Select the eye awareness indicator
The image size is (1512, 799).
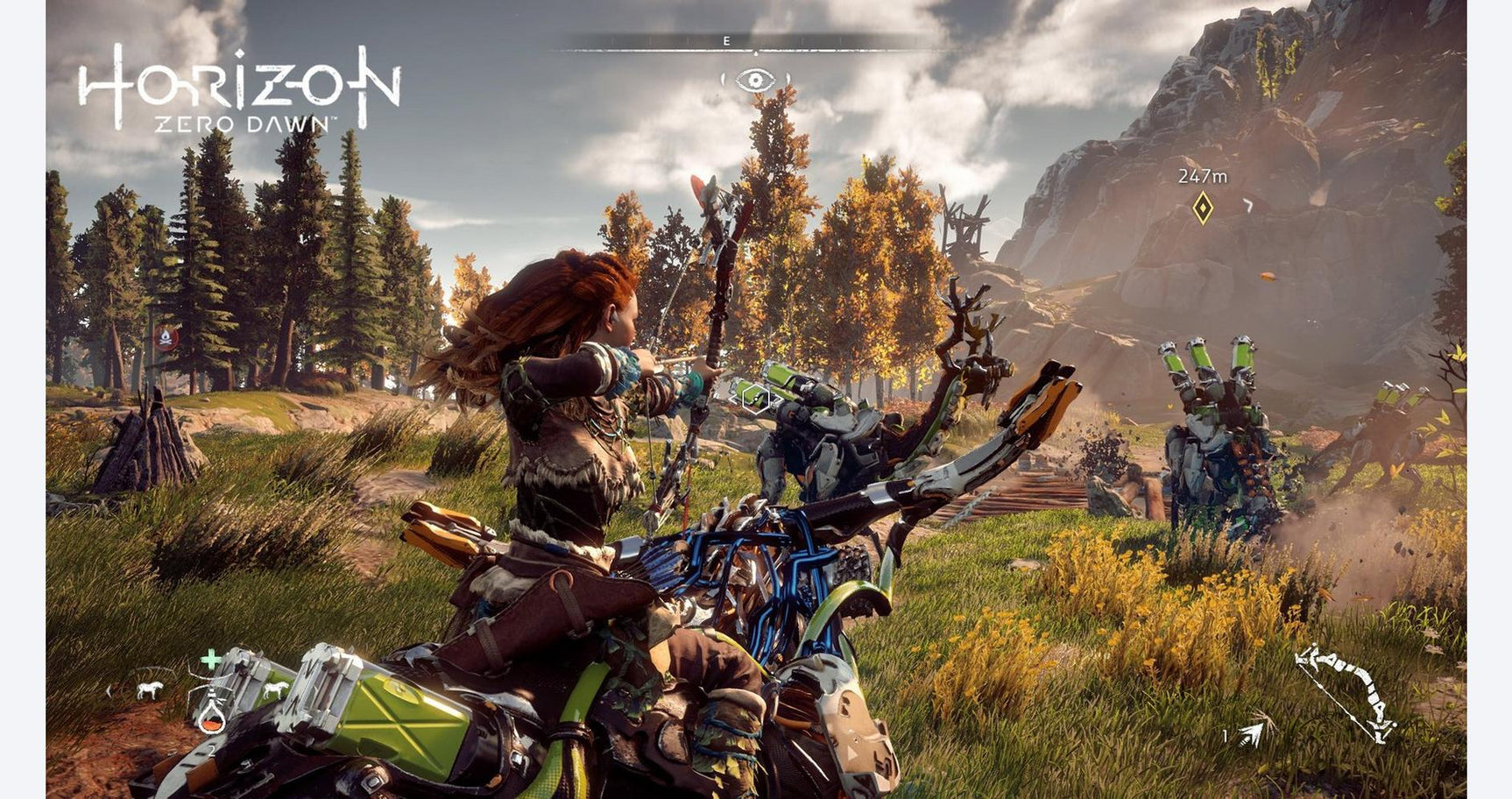click(755, 79)
